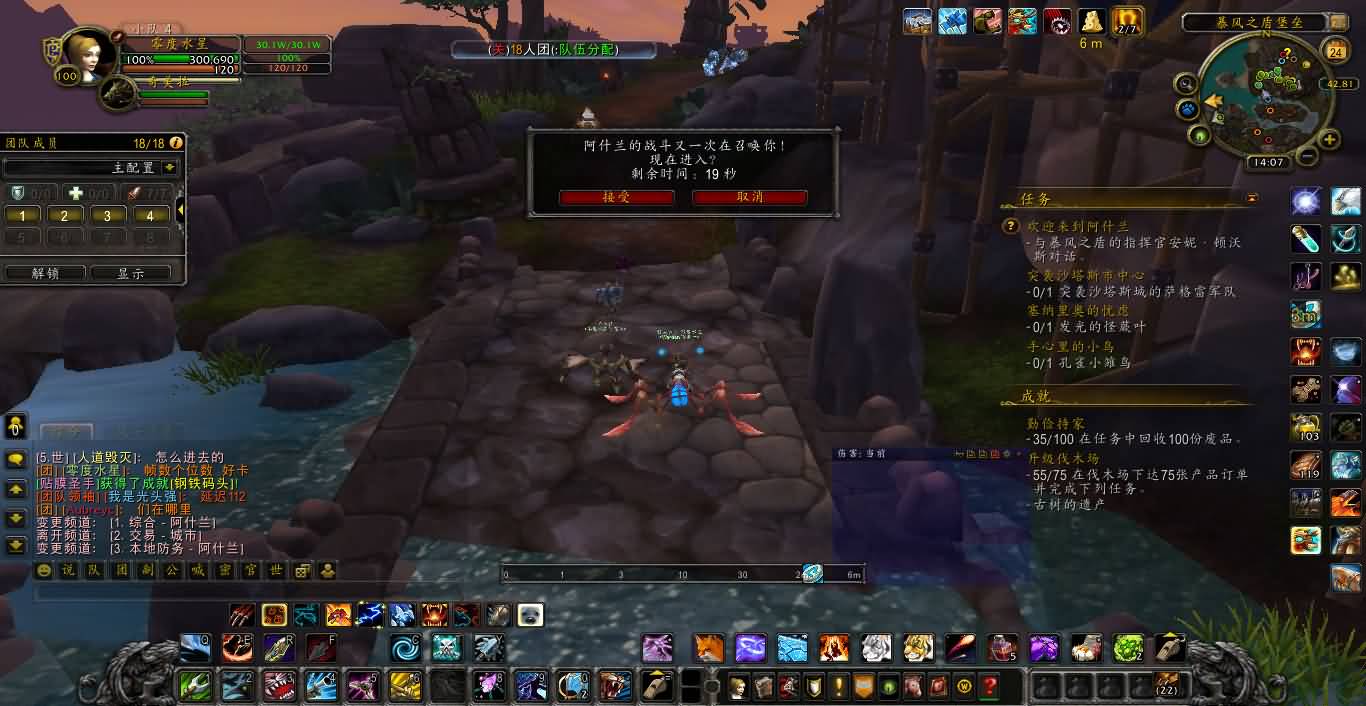Click the blue paw print minimap button

click(1188, 108)
